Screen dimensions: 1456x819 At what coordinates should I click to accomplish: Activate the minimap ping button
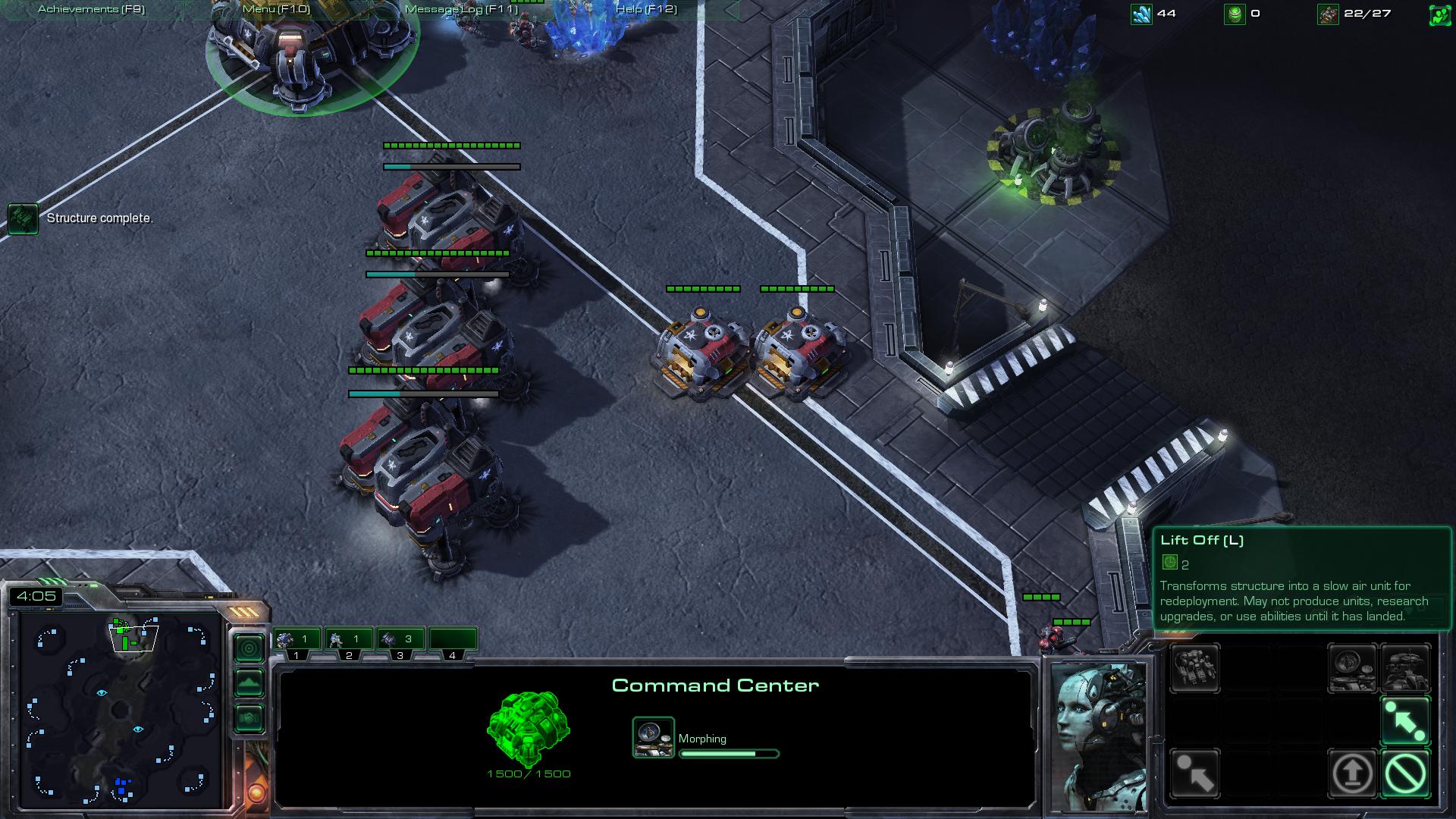[x=249, y=648]
